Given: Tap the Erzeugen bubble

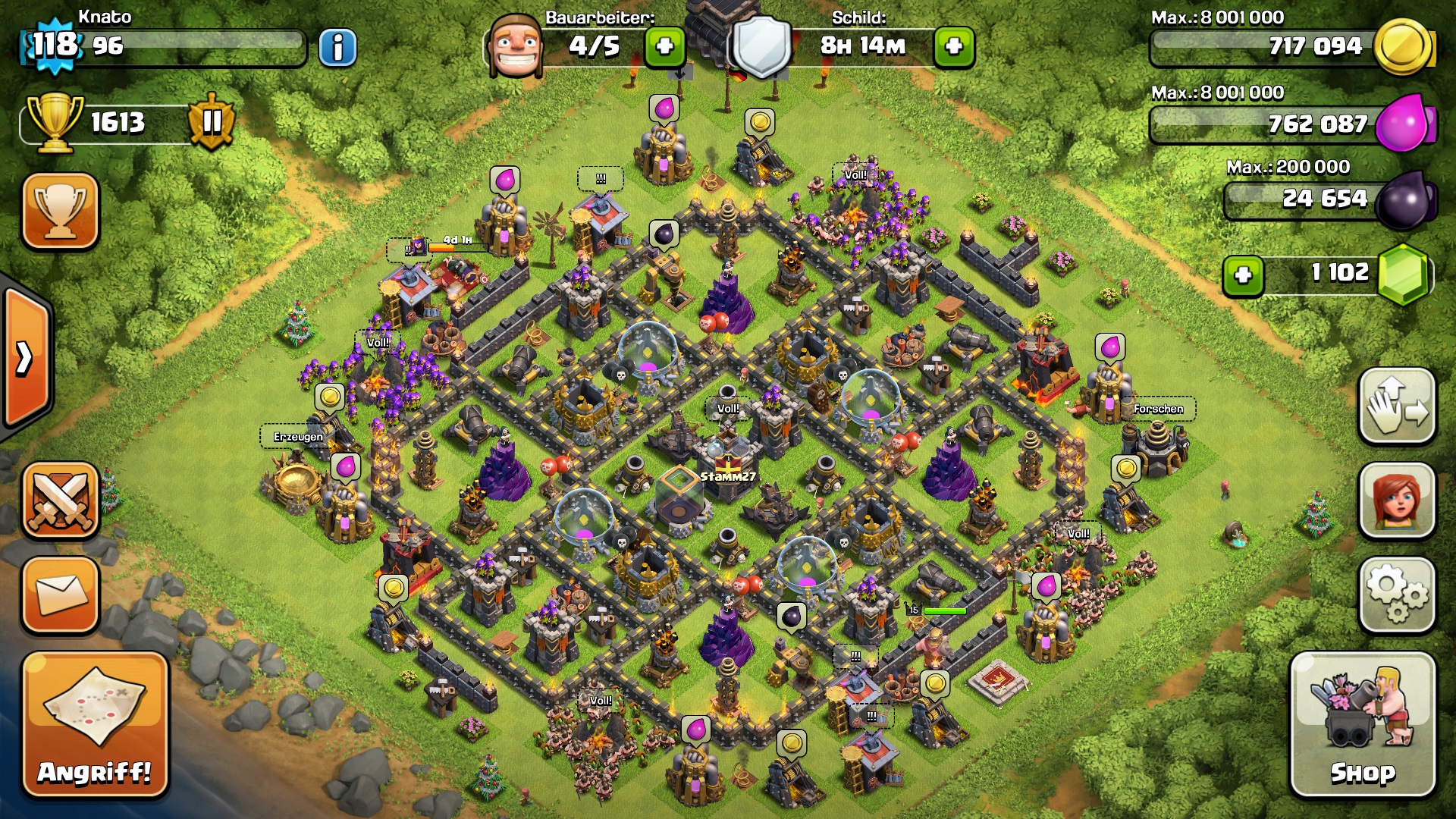Looking at the screenshot, I should pos(298,437).
